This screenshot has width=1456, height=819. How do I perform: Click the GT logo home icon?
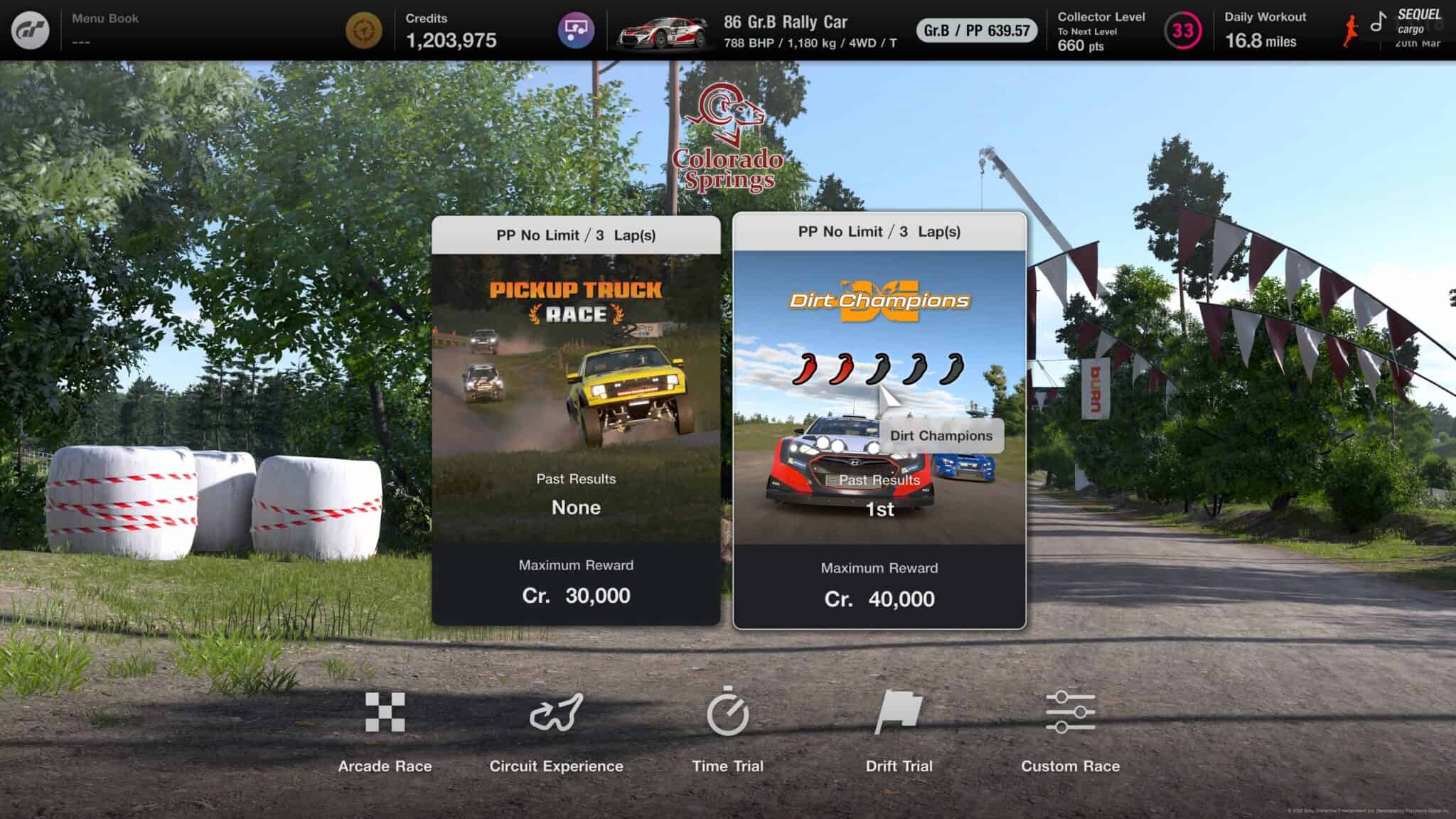tap(30, 30)
